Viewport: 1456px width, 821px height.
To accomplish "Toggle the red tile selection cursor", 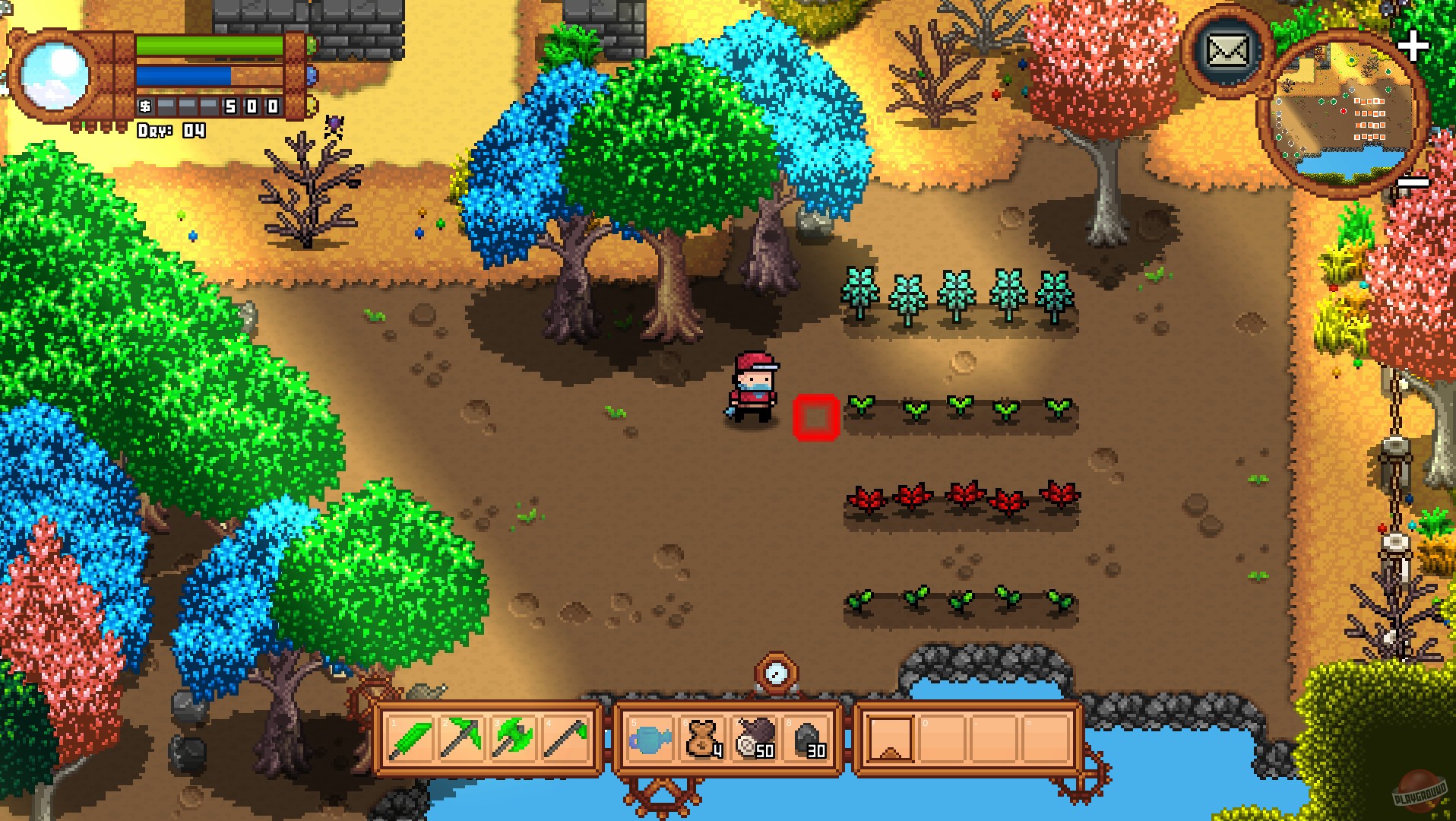I will point(817,417).
